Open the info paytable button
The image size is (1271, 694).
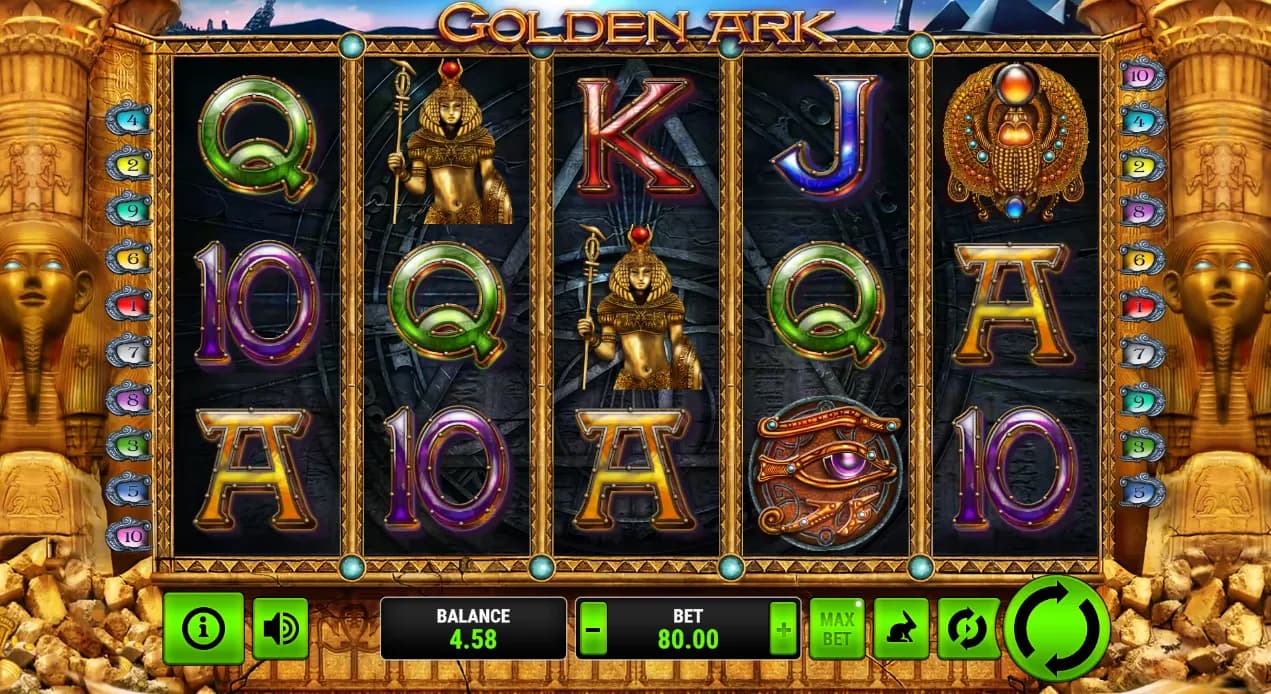coord(203,628)
